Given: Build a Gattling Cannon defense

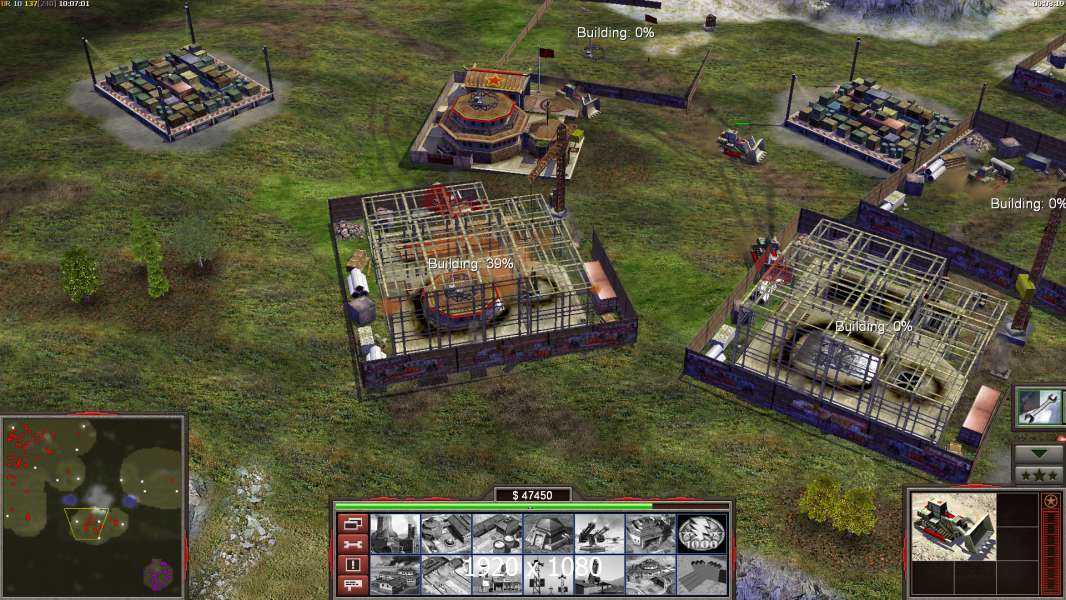Looking at the screenshot, I should pyautogui.click(x=600, y=534).
